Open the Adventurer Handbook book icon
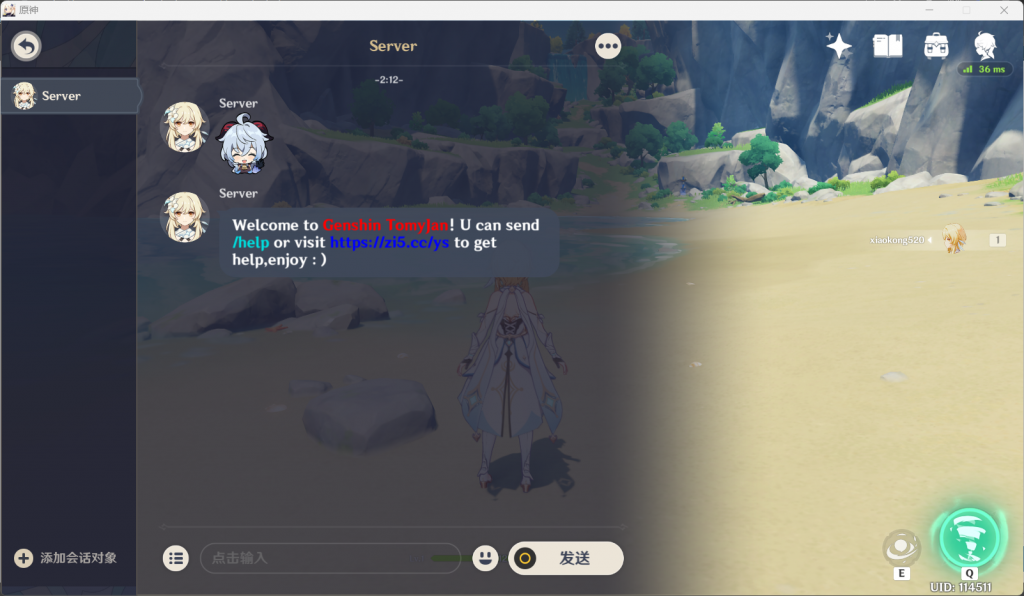 pyautogui.click(x=887, y=46)
